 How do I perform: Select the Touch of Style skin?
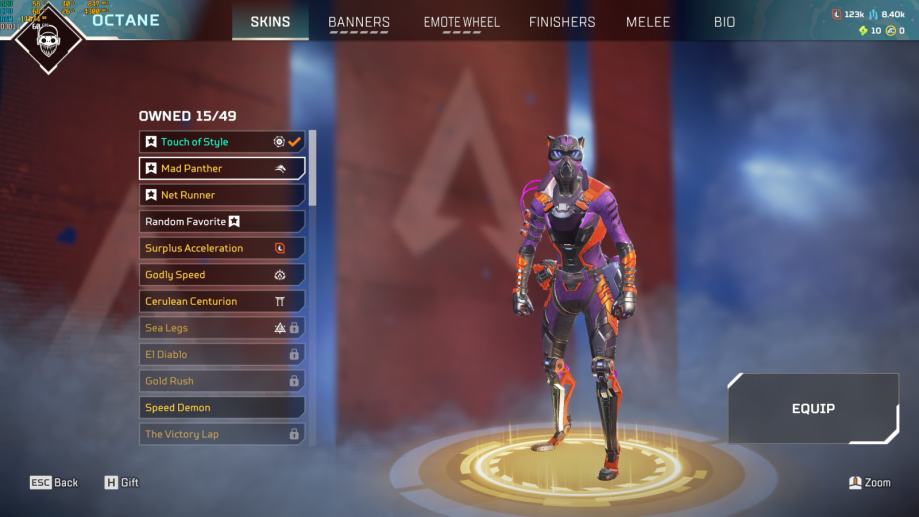coord(221,142)
